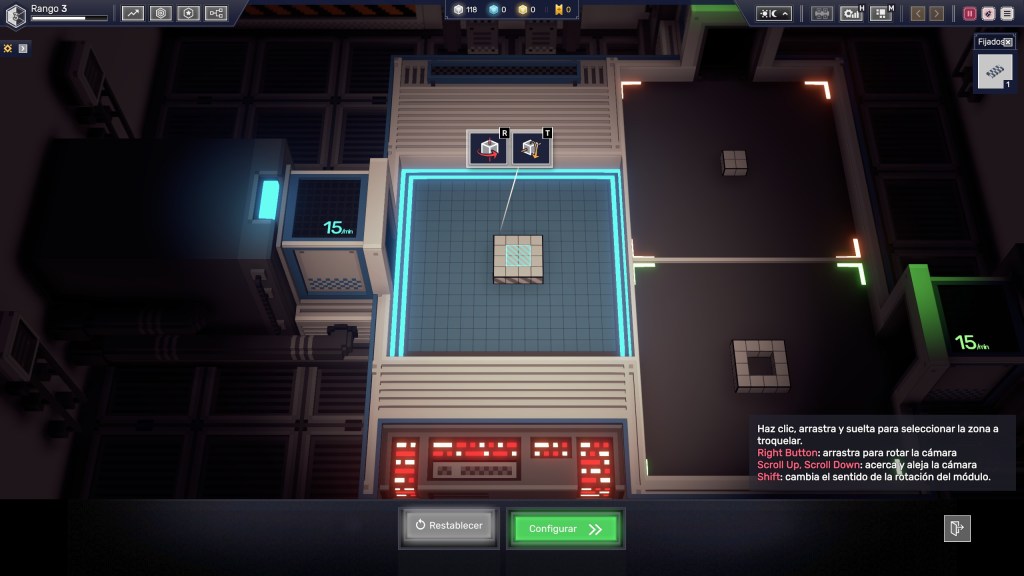Expand the small arrow beside the sun icon
The image size is (1024, 576).
pos(24,48)
